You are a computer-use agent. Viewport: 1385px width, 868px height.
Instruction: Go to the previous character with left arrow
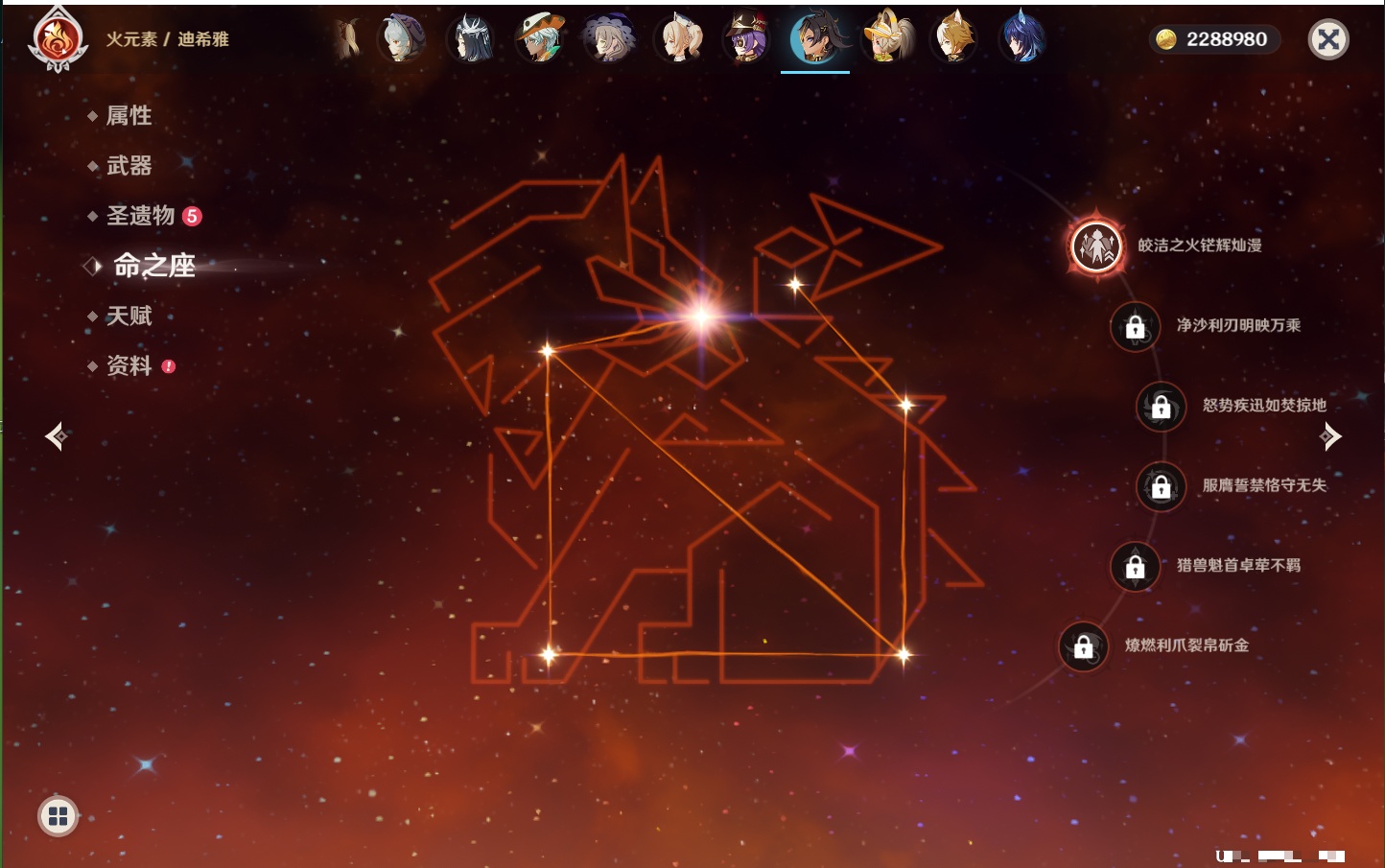[x=56, y=436]
